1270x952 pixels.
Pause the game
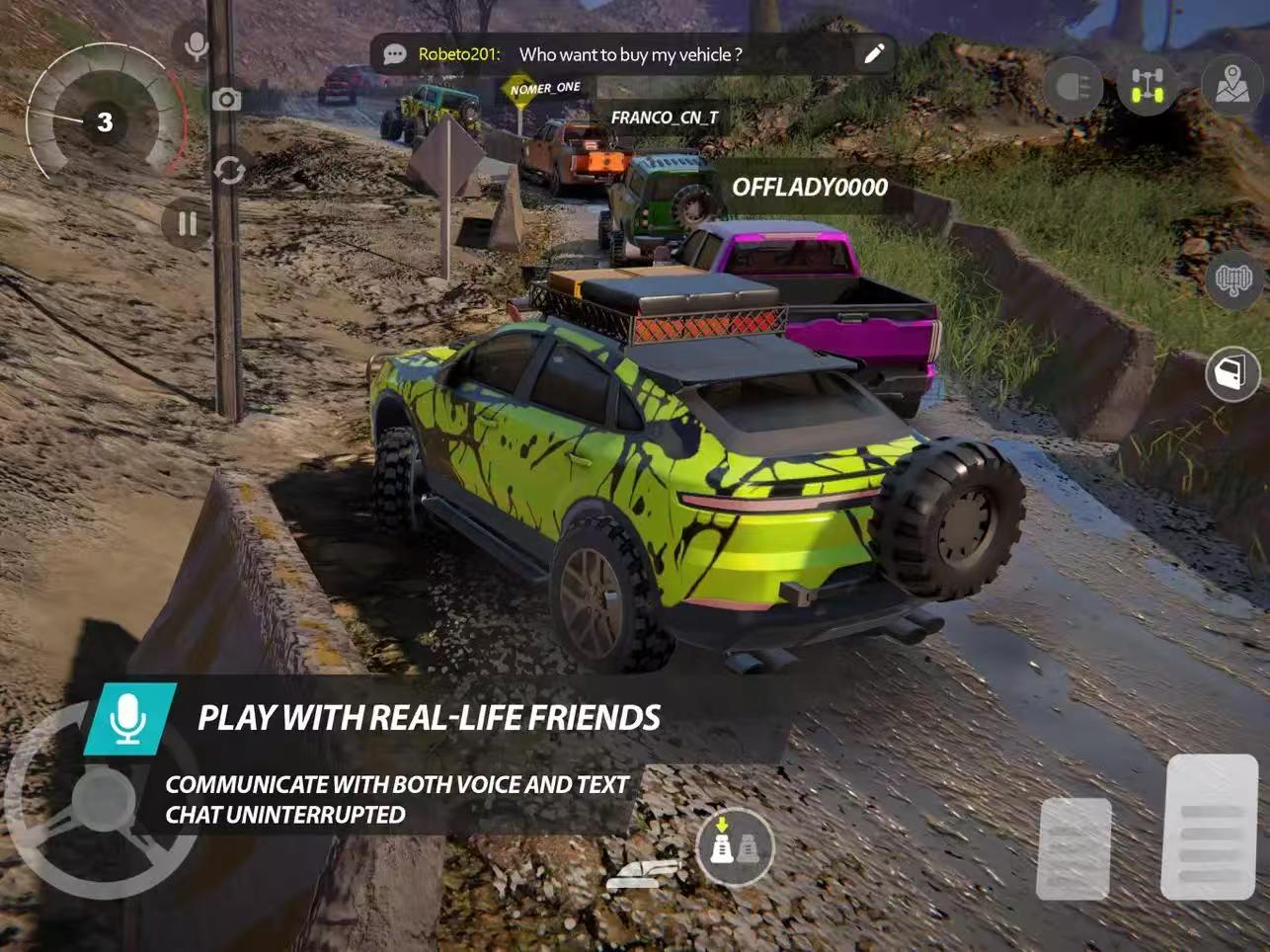[187, 224]
